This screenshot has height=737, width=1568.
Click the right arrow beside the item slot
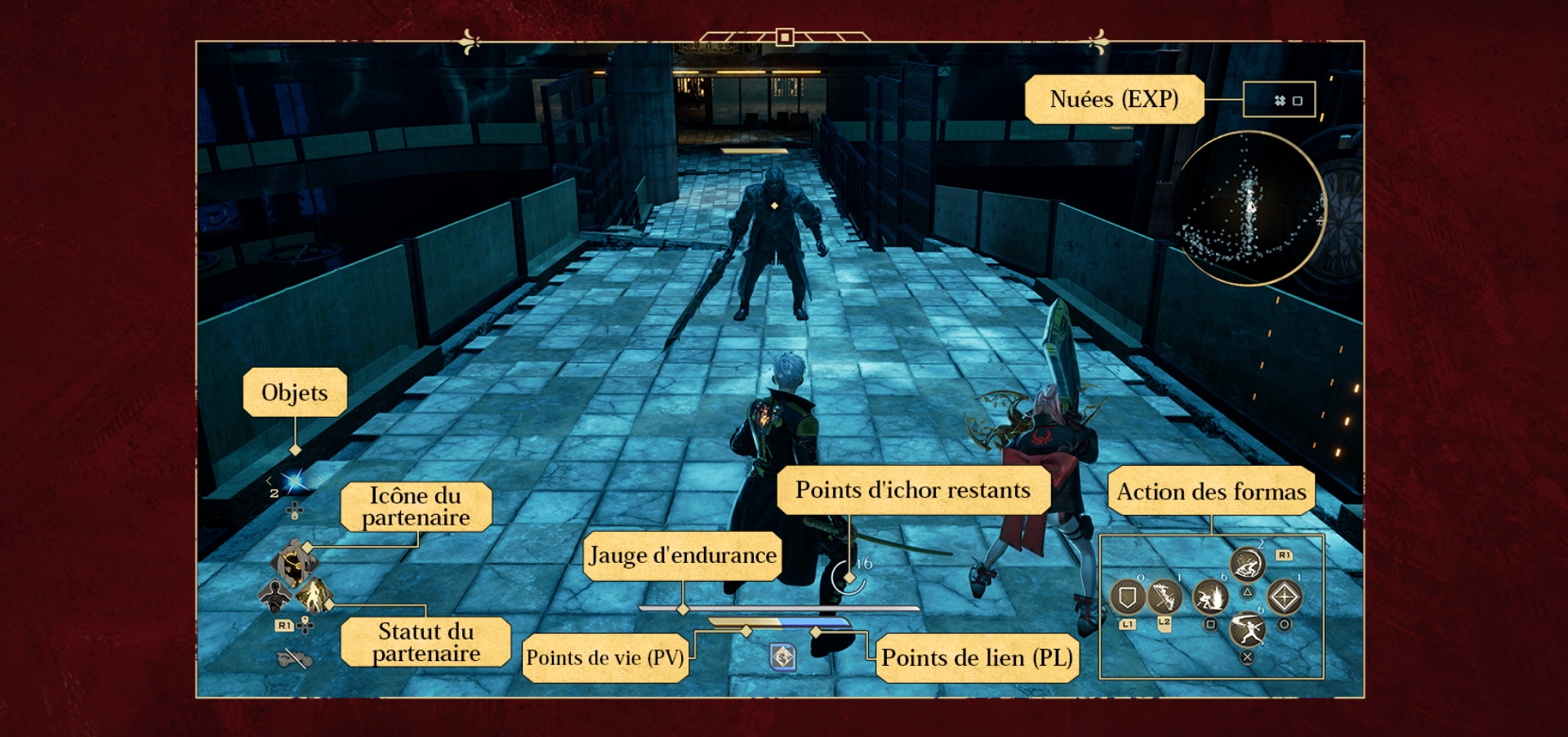(319, 480)
